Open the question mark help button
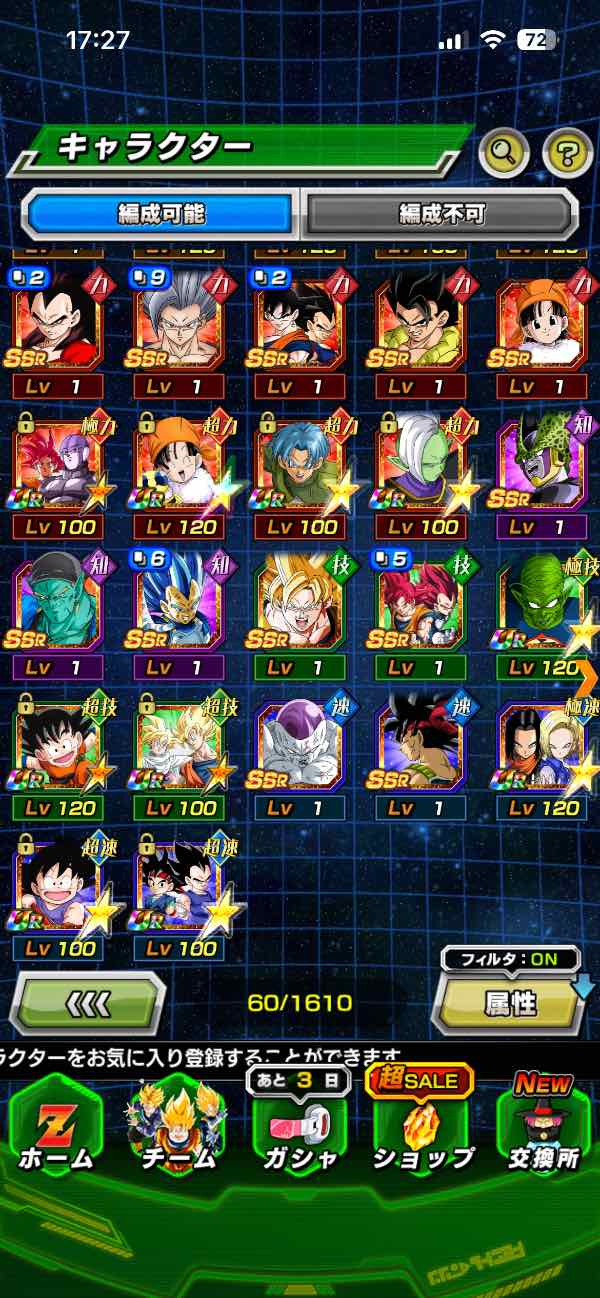Image resolution: width=600 pixels, height=1298 pixels. pos(567,153)
